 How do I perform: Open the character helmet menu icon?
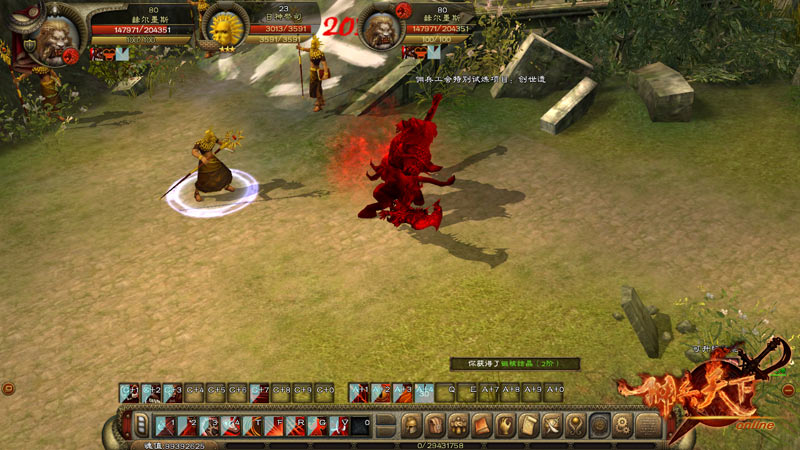coord(411,426)
